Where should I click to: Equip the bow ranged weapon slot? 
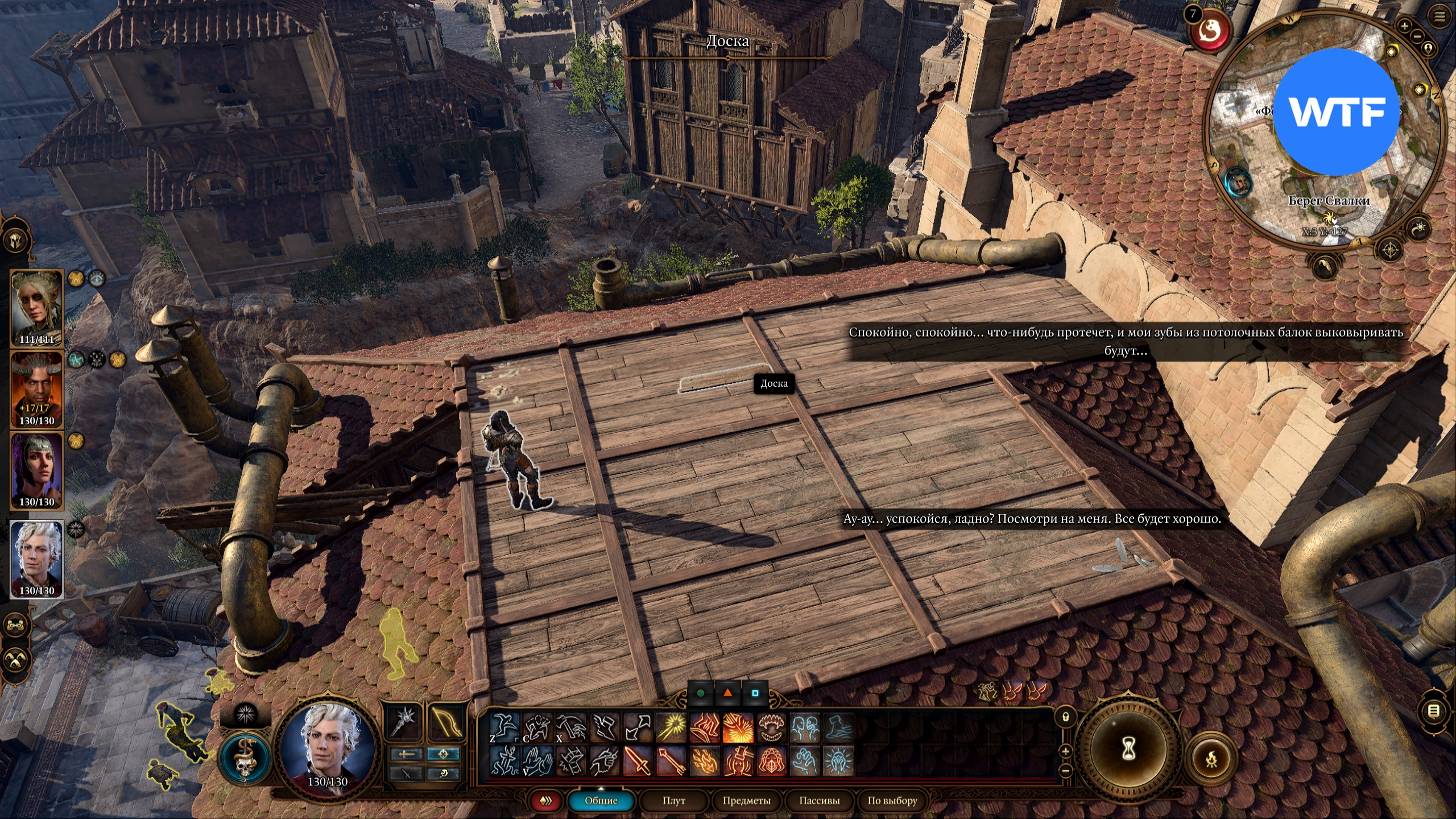[x=445, y=722]
